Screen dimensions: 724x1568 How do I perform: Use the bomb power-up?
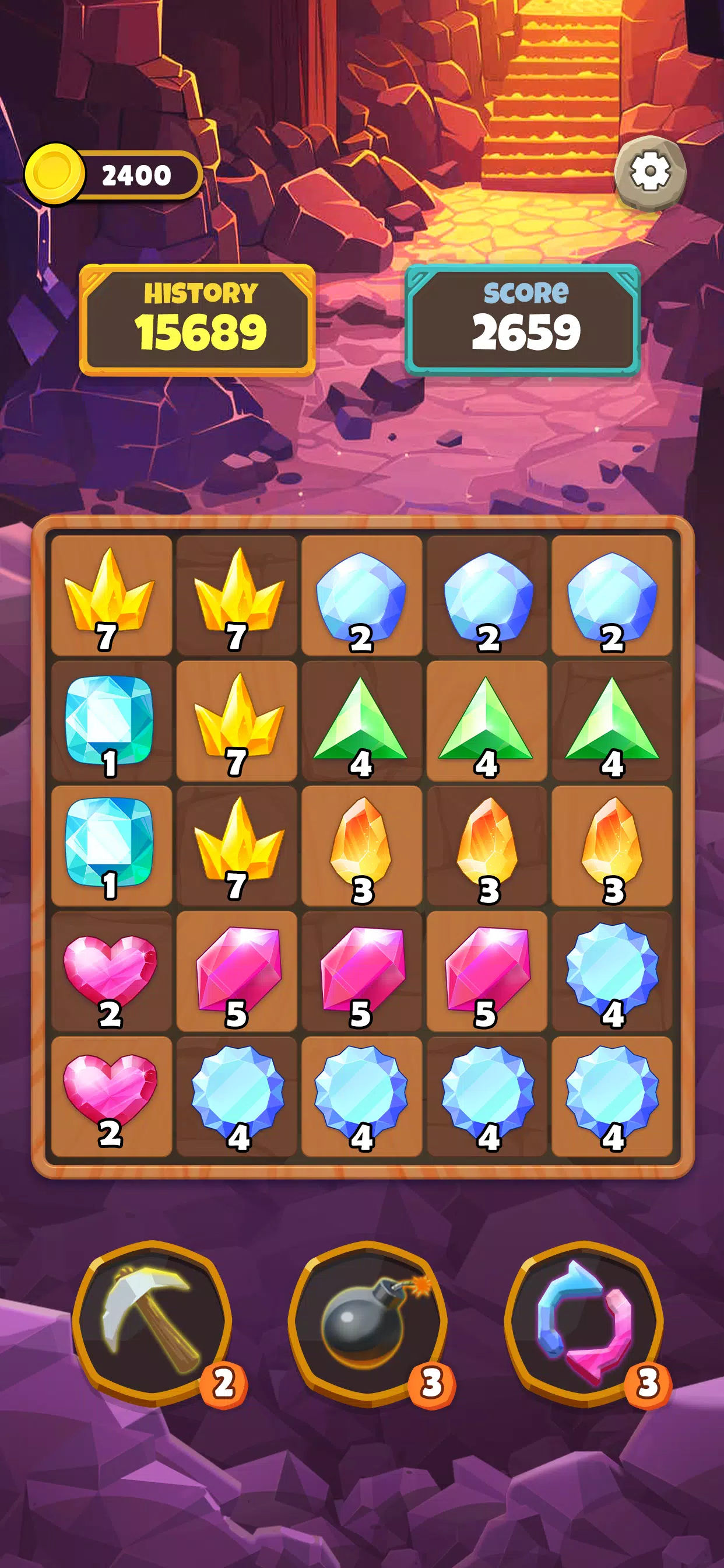[x=367, y=1322]
